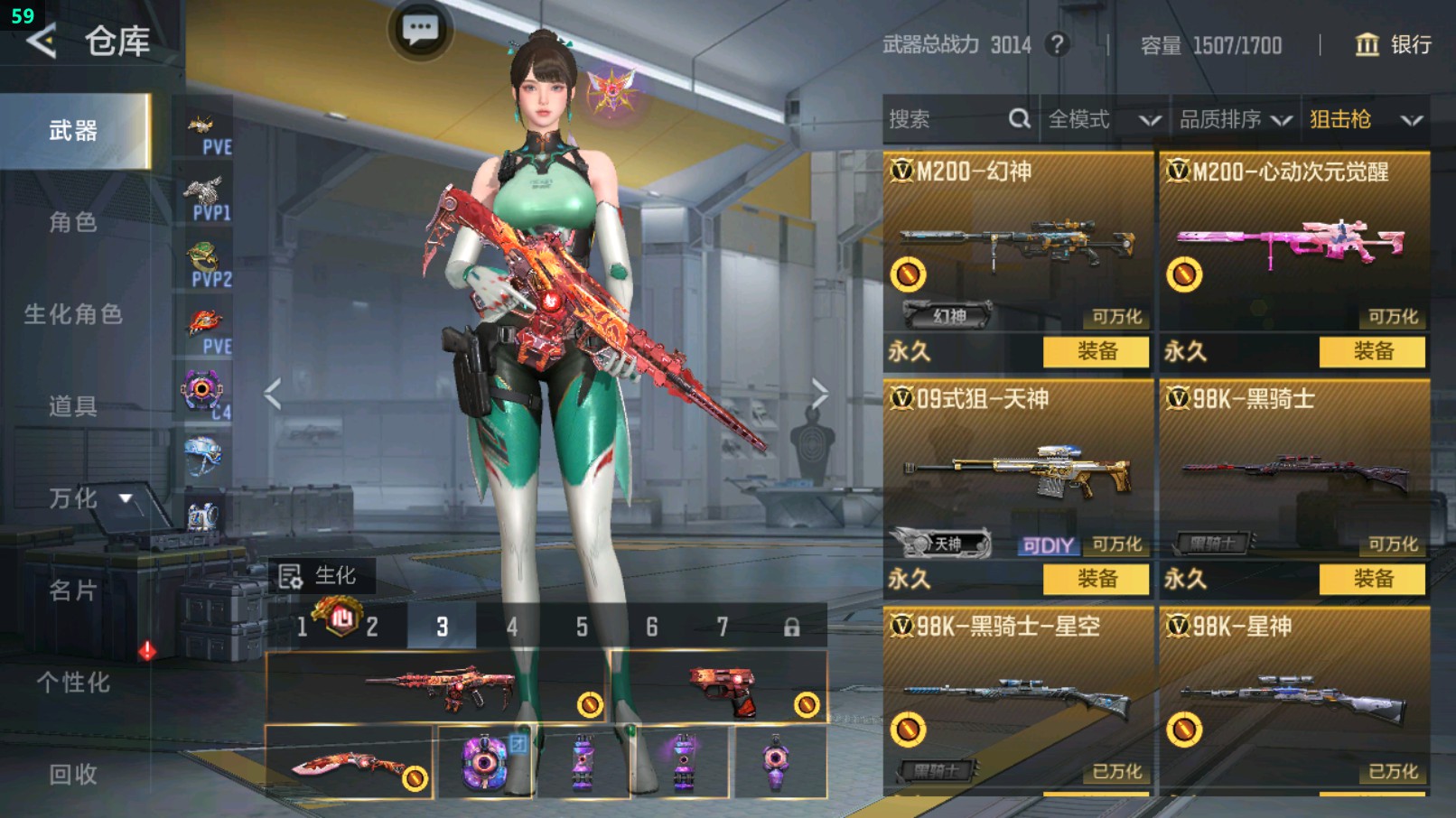This screenshot has height=818, width=1456.
Task: Open the 名片 section
Action: (73, 590)
